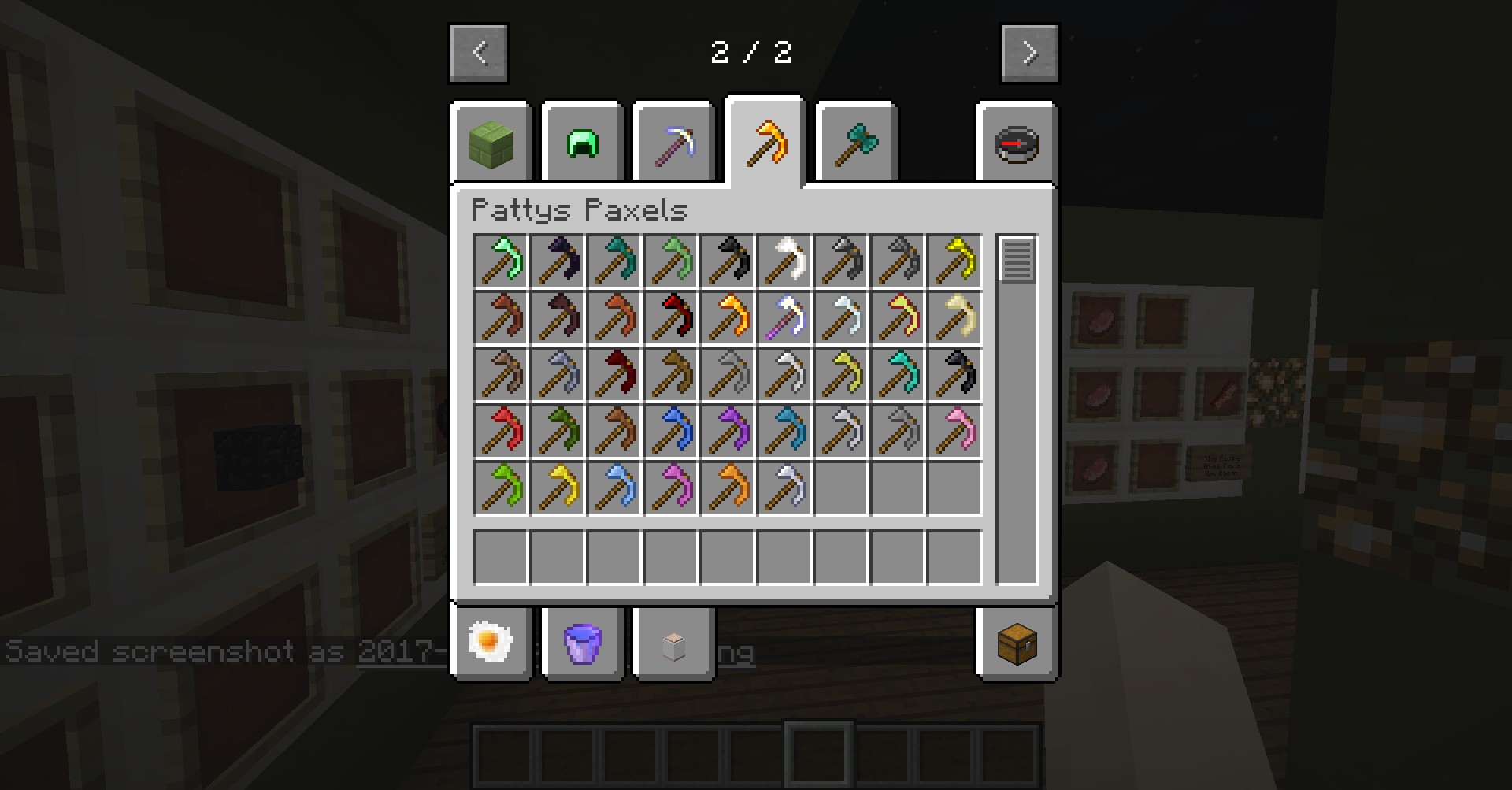Select the light pink paxel

[955, 430]
